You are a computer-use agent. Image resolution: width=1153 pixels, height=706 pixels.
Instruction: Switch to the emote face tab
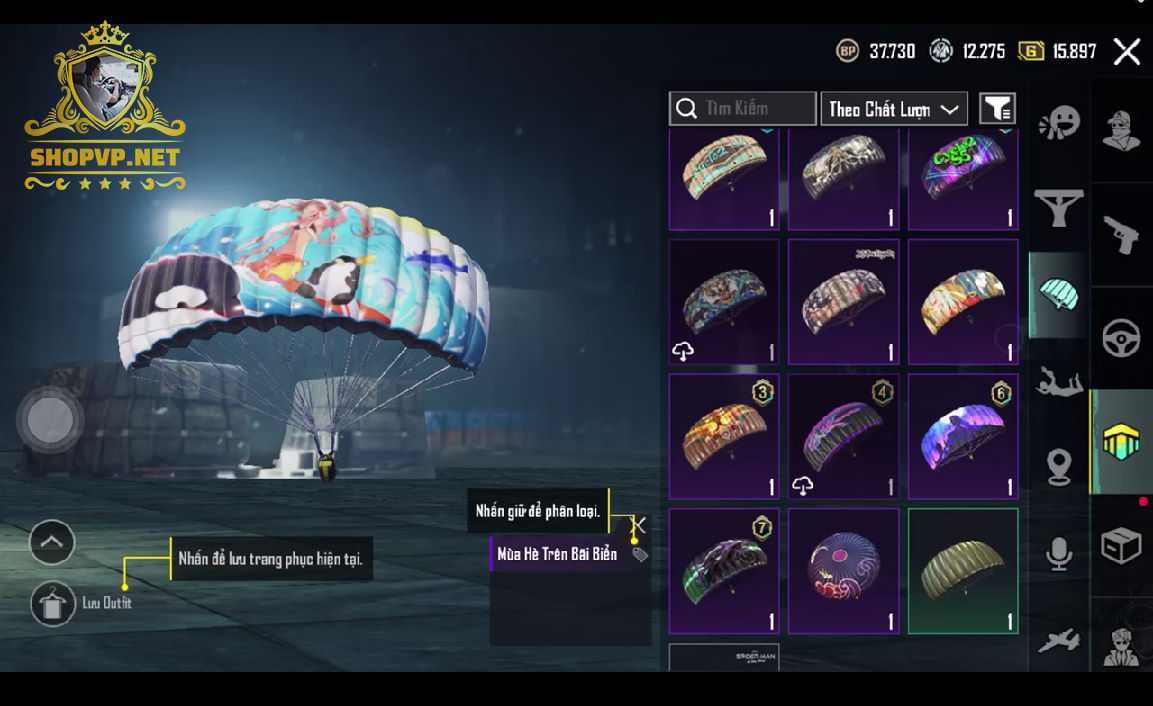[1059, 124]
